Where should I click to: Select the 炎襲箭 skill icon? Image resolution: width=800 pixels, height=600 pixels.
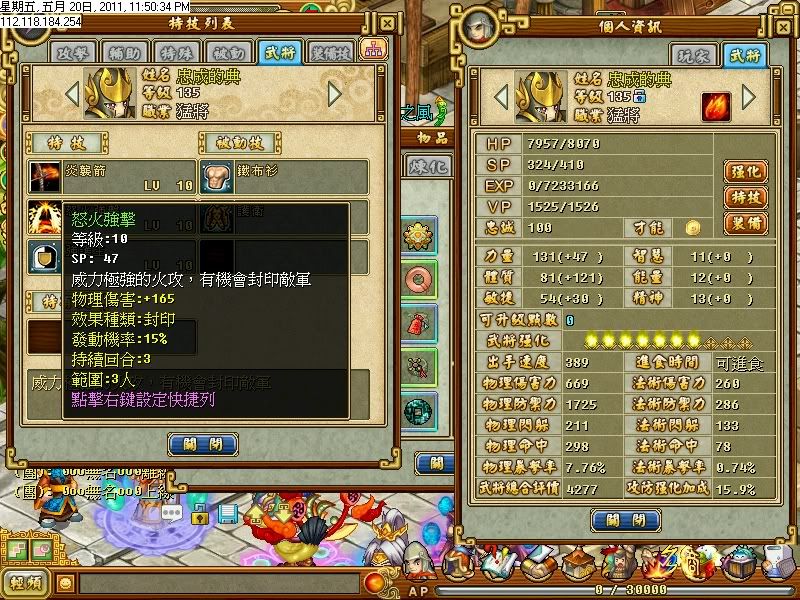(x=44, y=177)
